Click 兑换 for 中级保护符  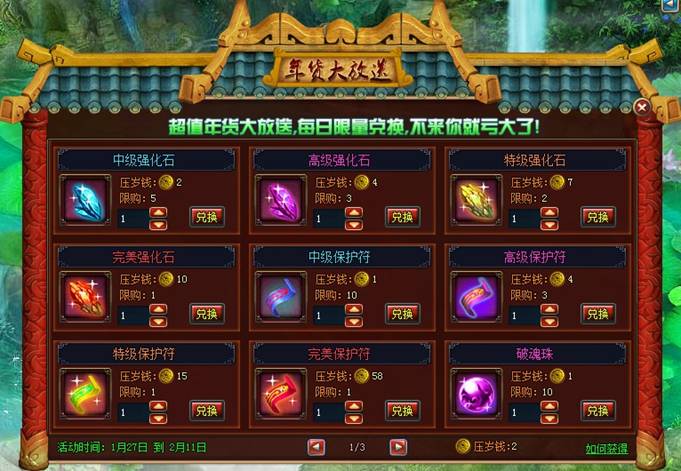[402, 314]
